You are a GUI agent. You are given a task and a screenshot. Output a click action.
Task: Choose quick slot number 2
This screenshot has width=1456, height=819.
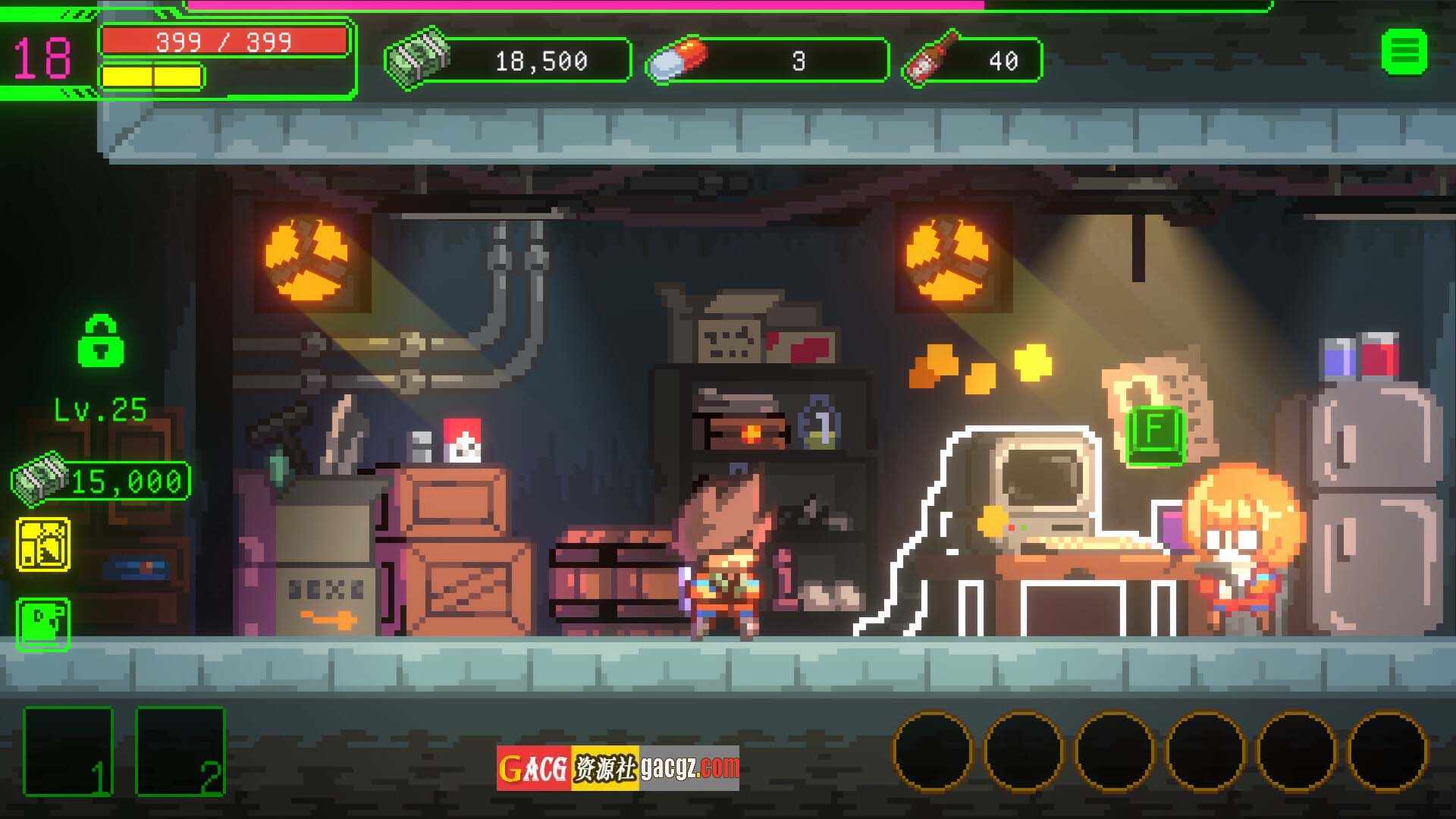[x=180, y=752]
